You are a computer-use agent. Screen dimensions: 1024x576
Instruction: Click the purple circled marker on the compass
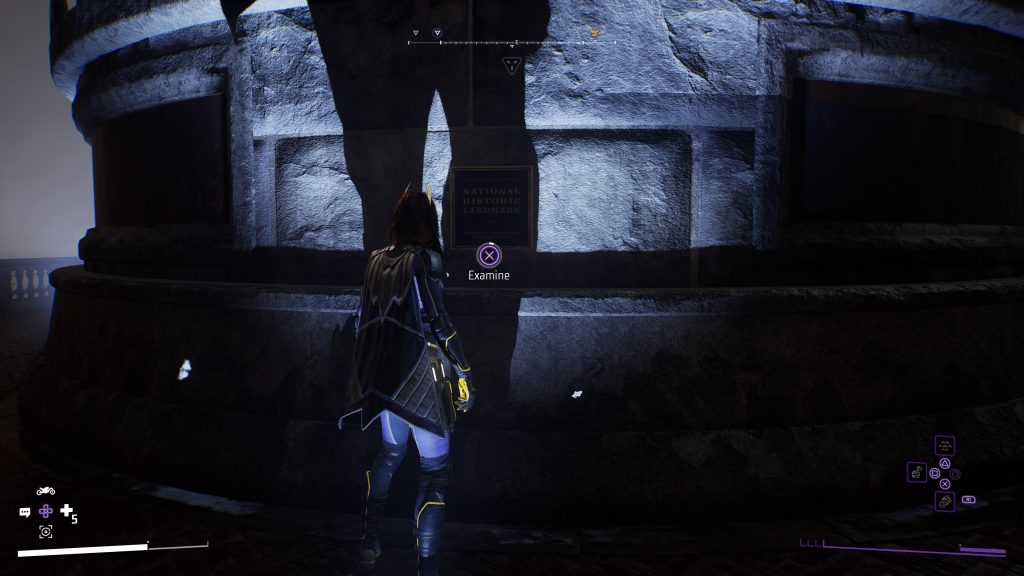[x=437, y=33]
